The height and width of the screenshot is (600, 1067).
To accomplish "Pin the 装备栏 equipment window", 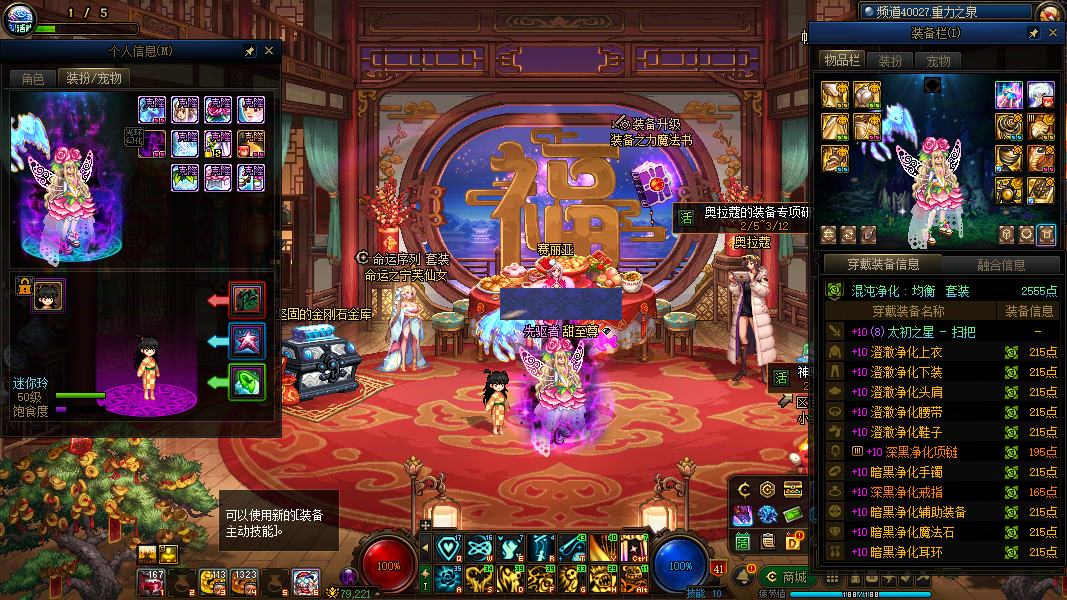I will click(1033, 34).
